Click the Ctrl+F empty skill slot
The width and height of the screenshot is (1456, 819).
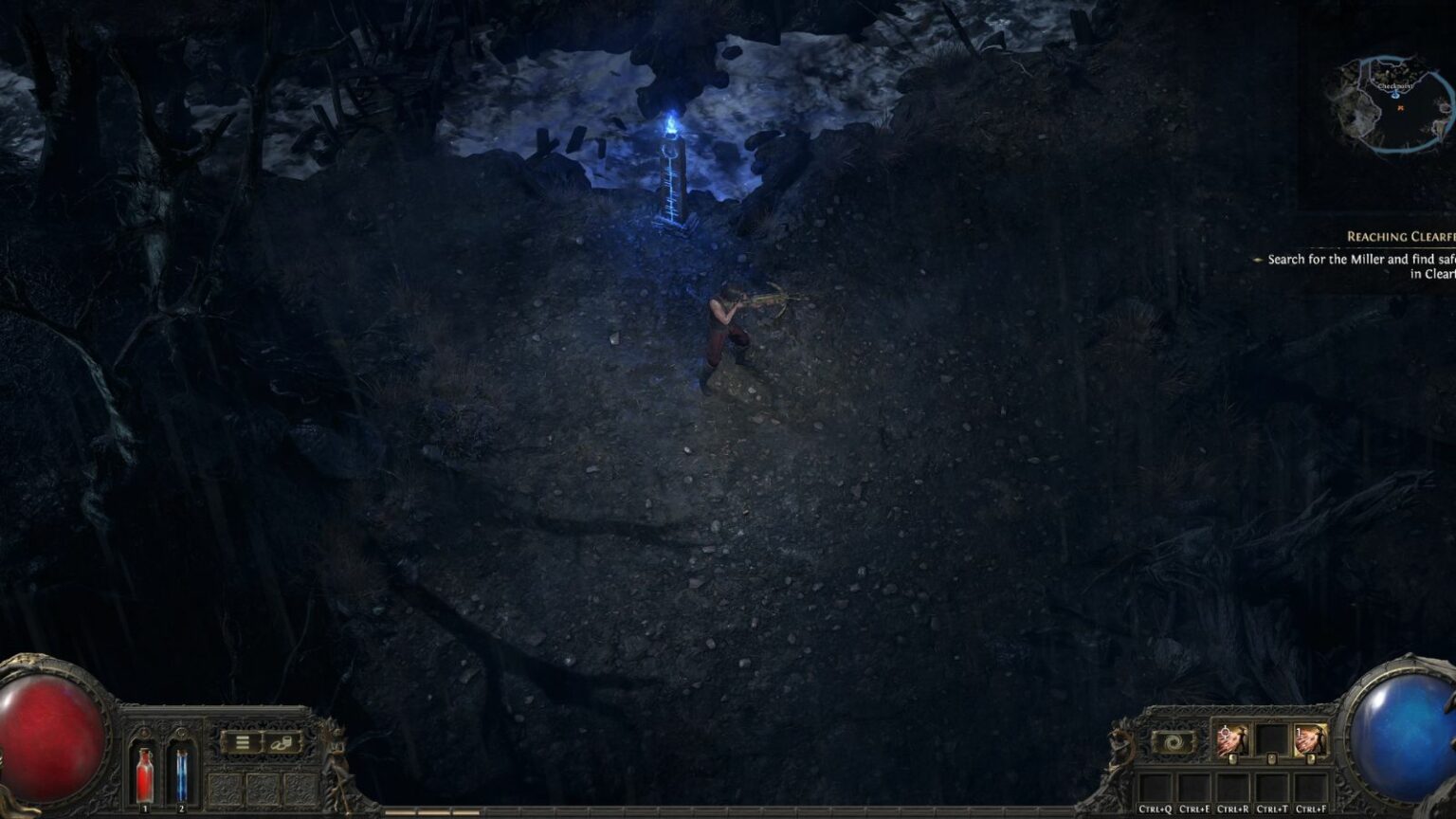pyautogui.click(x=1312, y=790)
